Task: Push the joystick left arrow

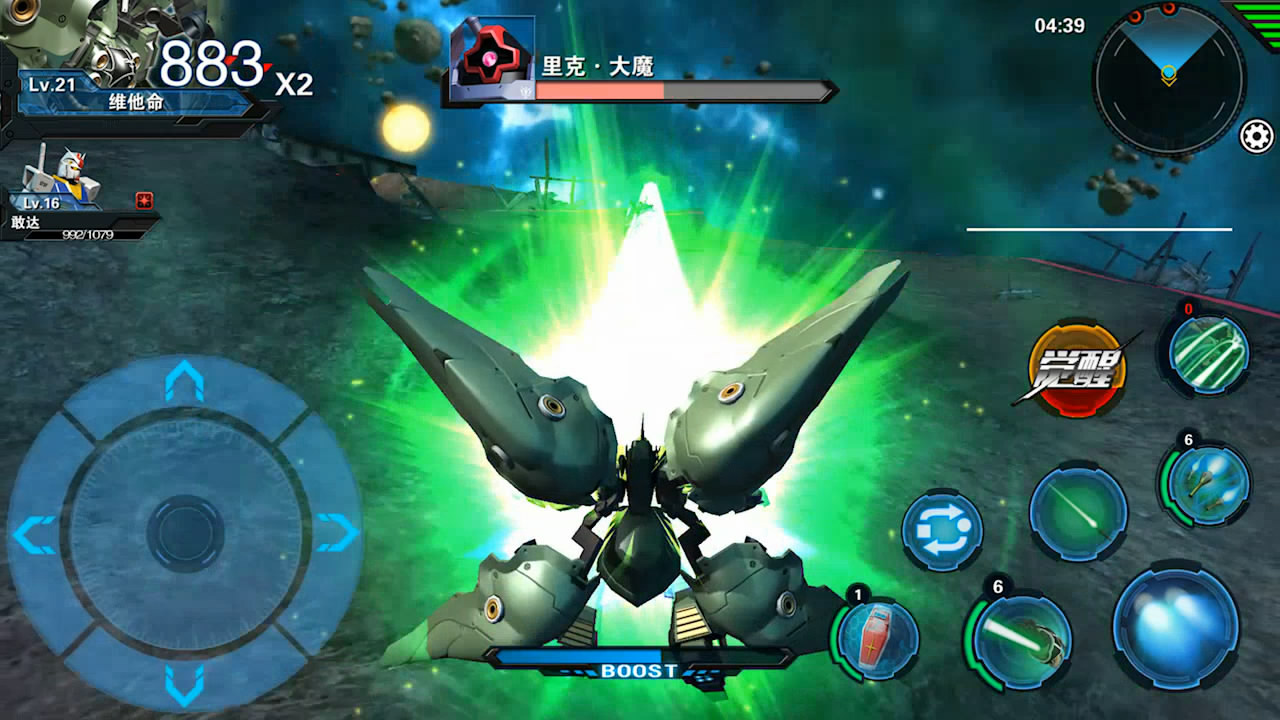Action: click(35, 534)
